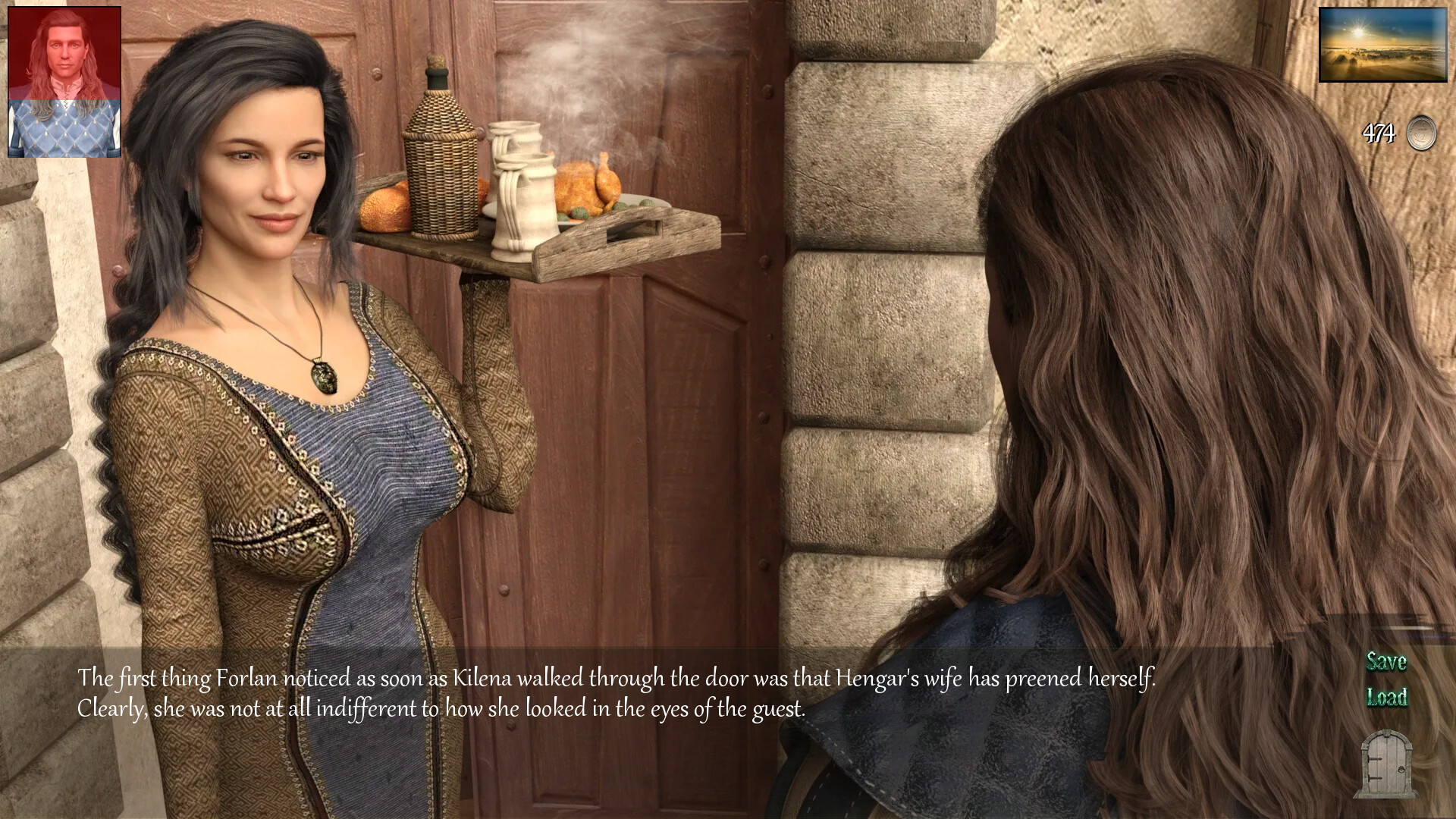Click the silver coin currency icon
The width and height of the screenshot is (1456, 819).
click(x=1421, y=133)
